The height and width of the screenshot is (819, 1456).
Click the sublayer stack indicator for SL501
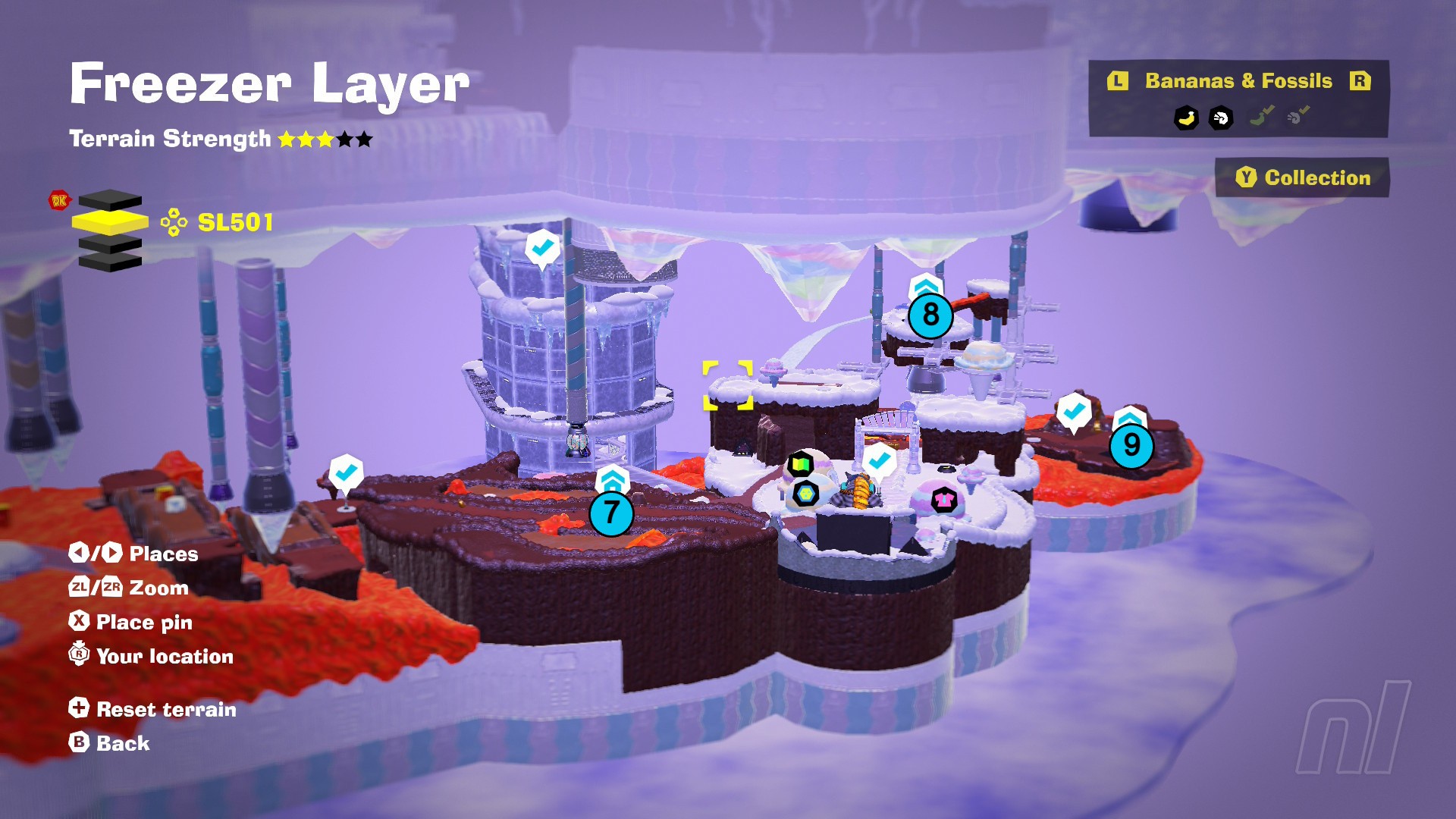point(110,229)
